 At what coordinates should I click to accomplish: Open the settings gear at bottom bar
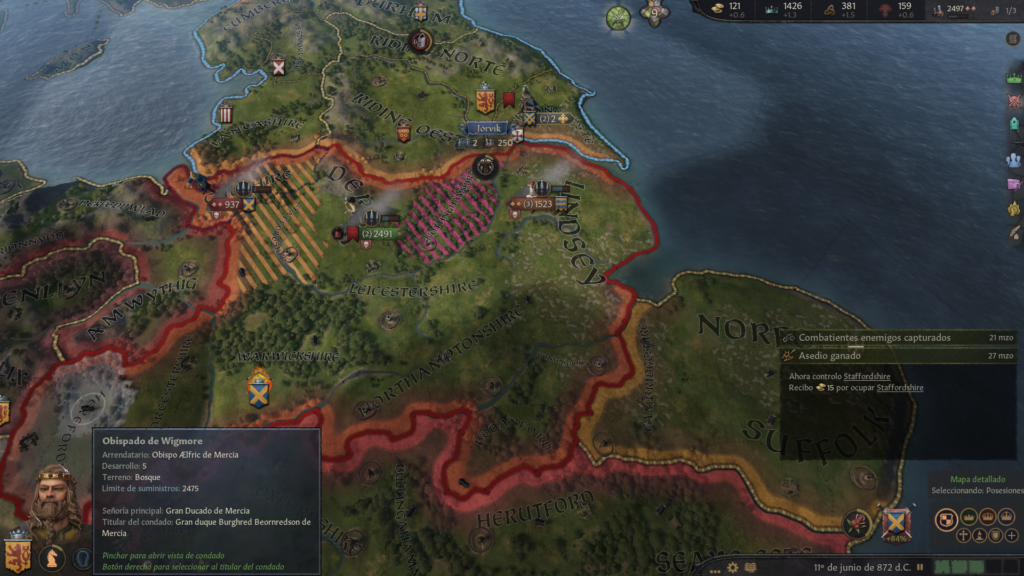tap(733, 567)
